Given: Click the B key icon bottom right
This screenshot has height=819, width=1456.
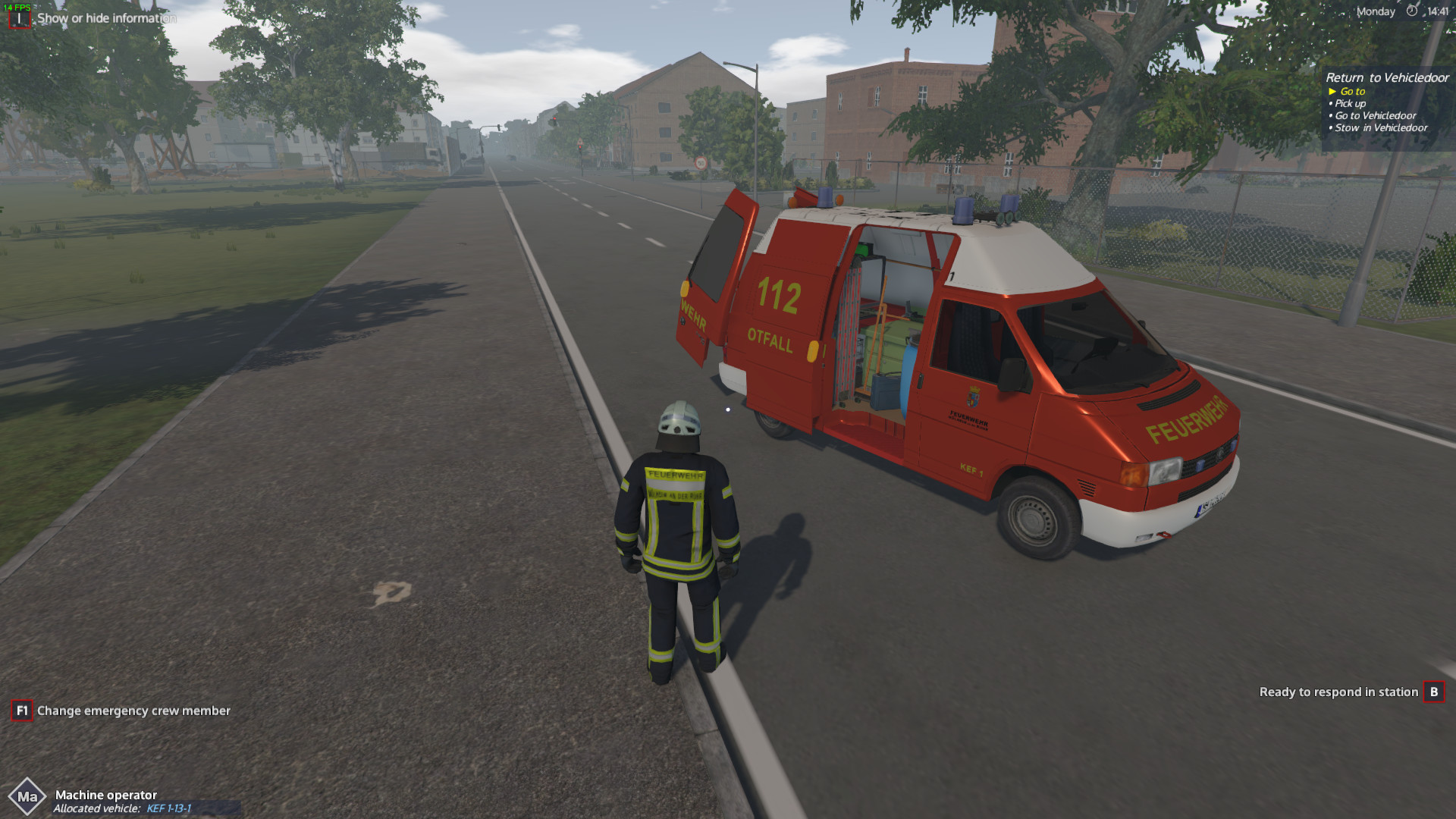Looking at the screenshot, I should tap(1434, 692).
